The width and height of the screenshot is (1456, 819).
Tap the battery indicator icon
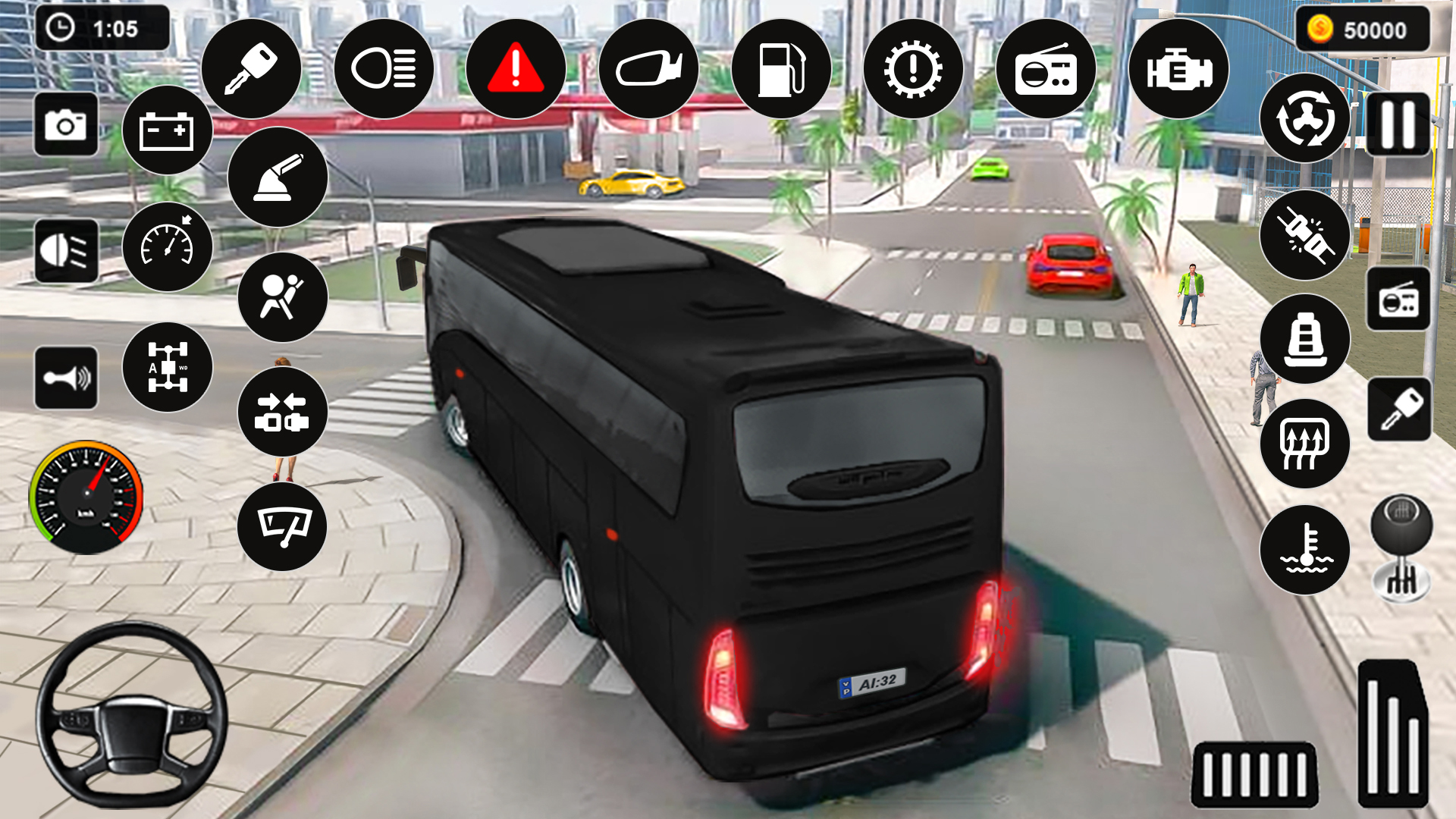pyautogui.click(x=168, y=130)
